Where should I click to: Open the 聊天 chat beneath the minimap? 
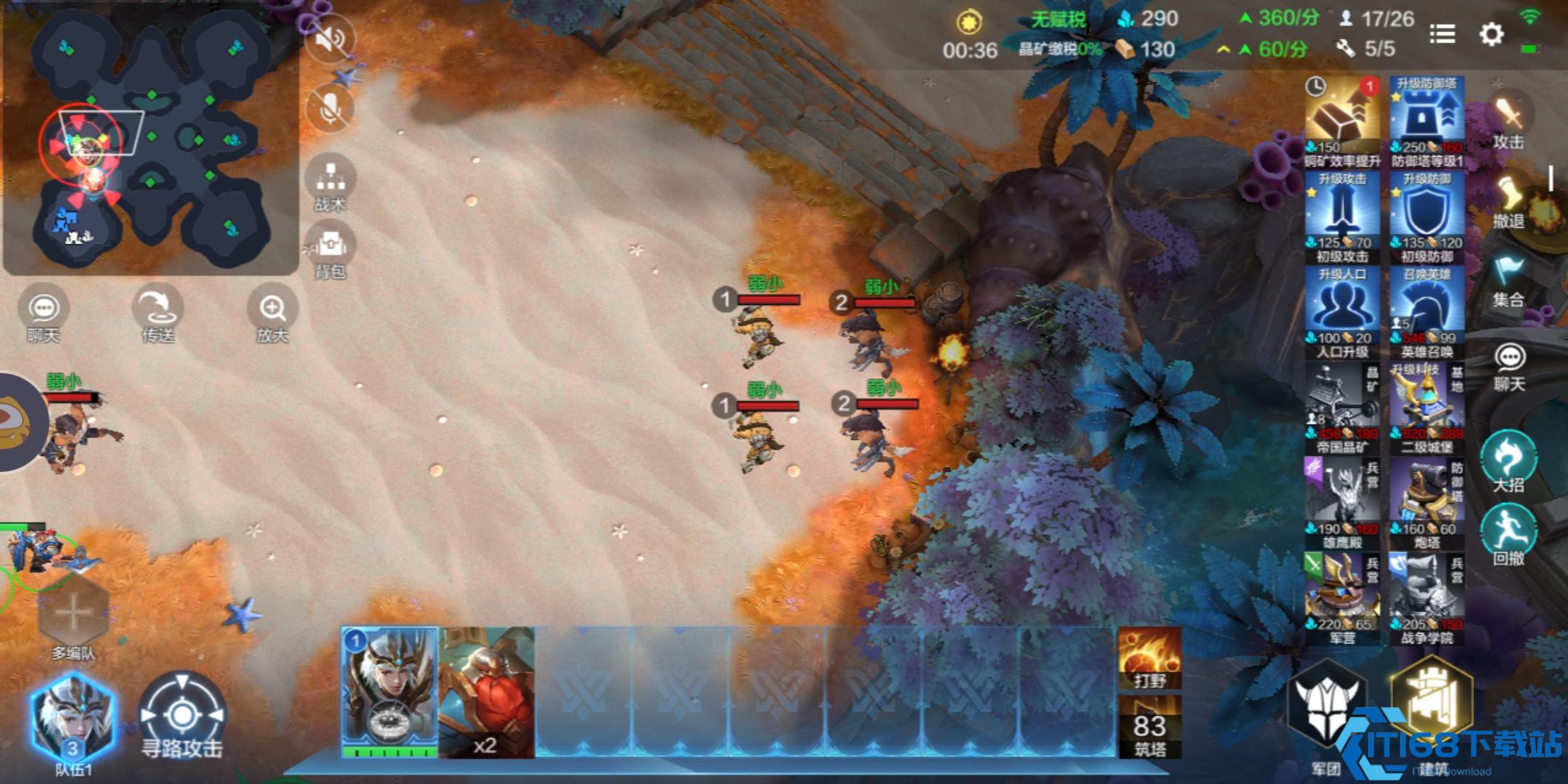pyautogui.click(x=44, y=316)
